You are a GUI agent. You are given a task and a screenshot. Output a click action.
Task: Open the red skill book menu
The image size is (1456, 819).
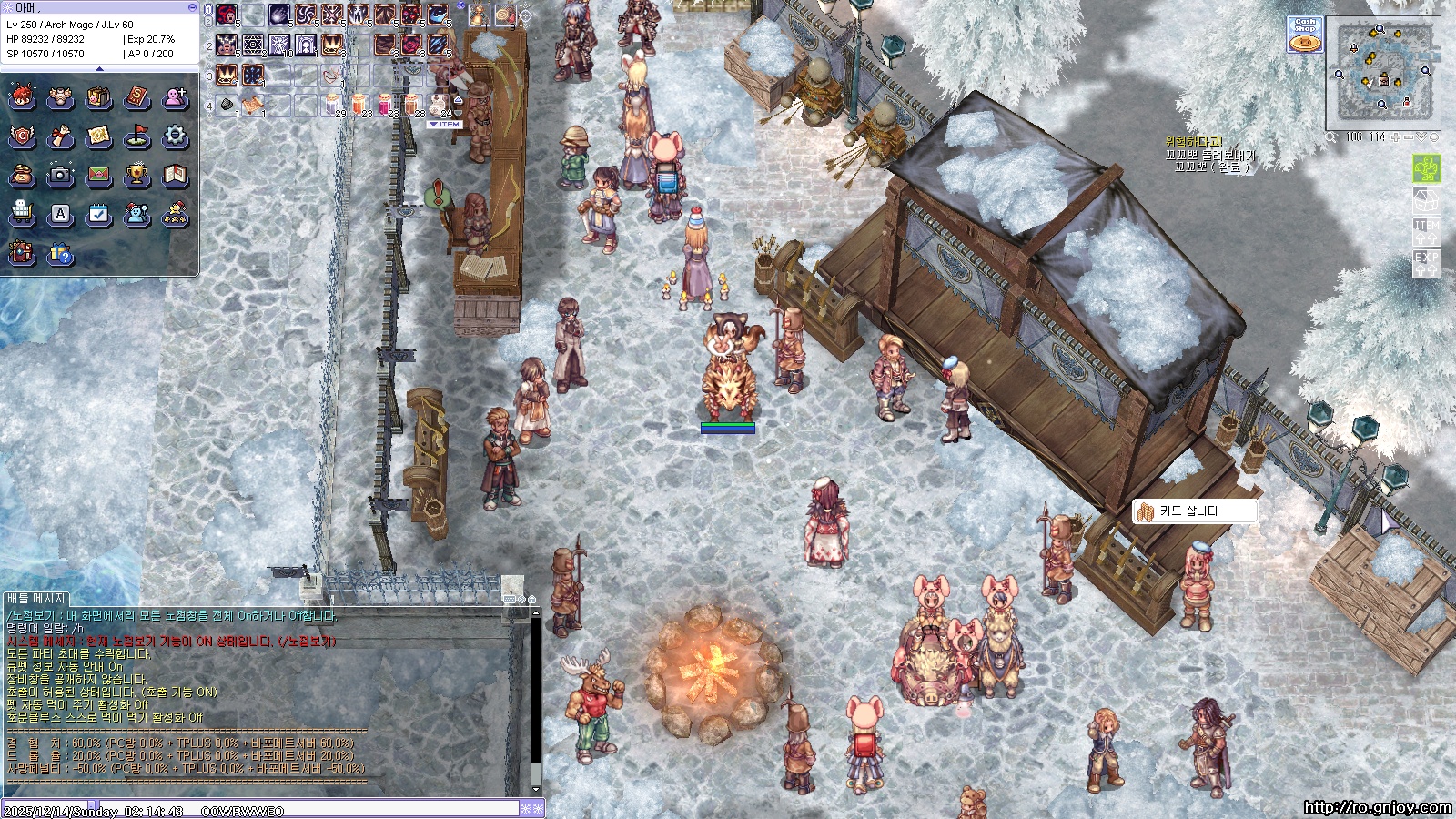(136, 97)
